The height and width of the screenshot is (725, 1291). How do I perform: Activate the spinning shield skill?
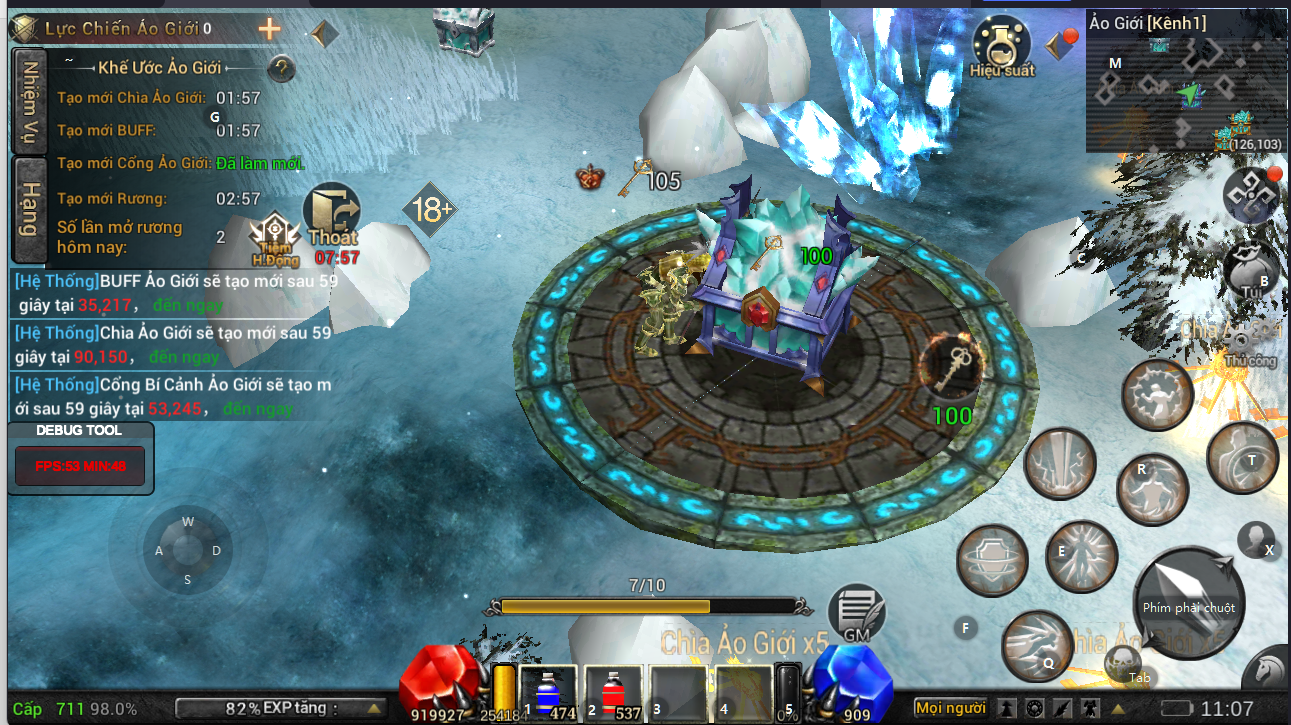[992, 560]
